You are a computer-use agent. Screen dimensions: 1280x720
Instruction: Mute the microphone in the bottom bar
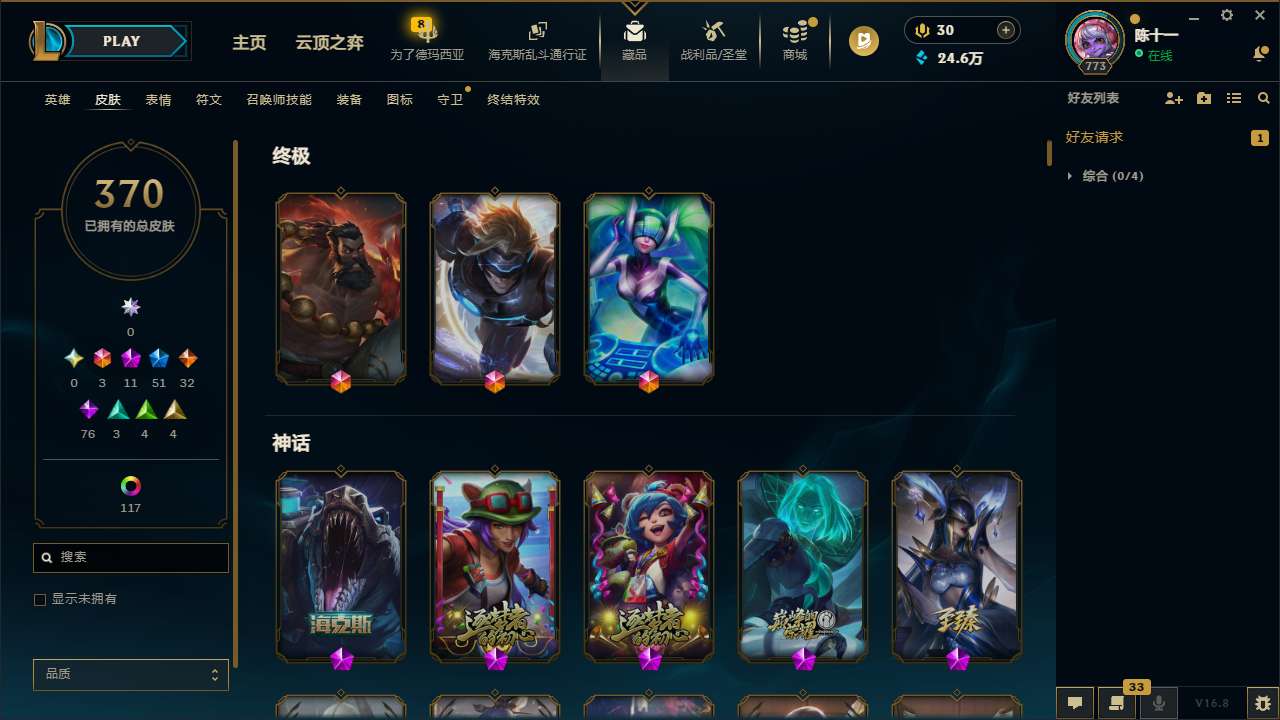(1159, 703)
